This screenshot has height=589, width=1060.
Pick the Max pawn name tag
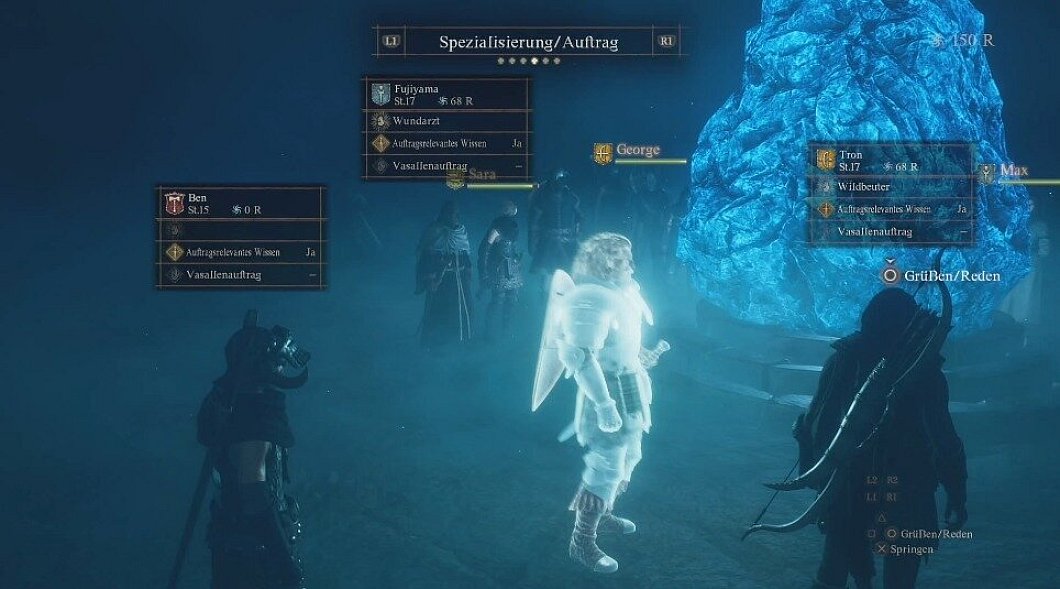point(1013,171)
